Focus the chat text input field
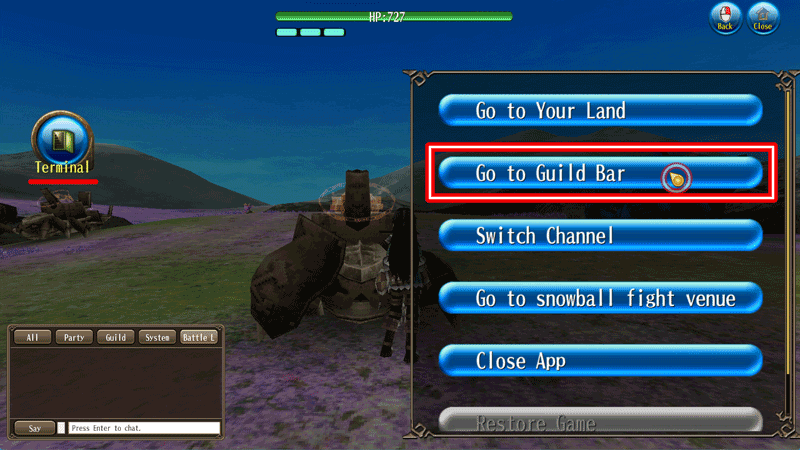The height and width of the screenshot is (450, 800). click(144, 428)
